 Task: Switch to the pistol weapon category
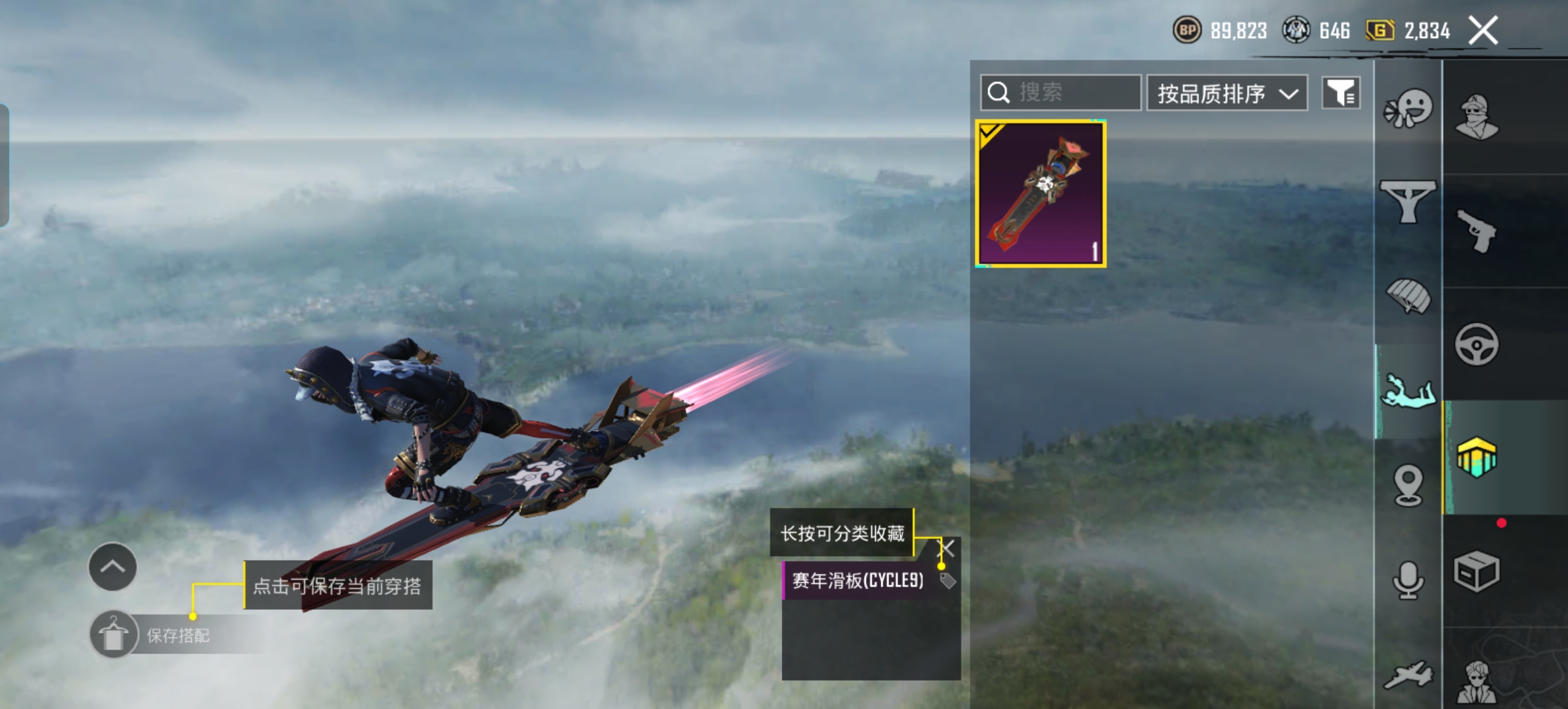coord(1476,231)
